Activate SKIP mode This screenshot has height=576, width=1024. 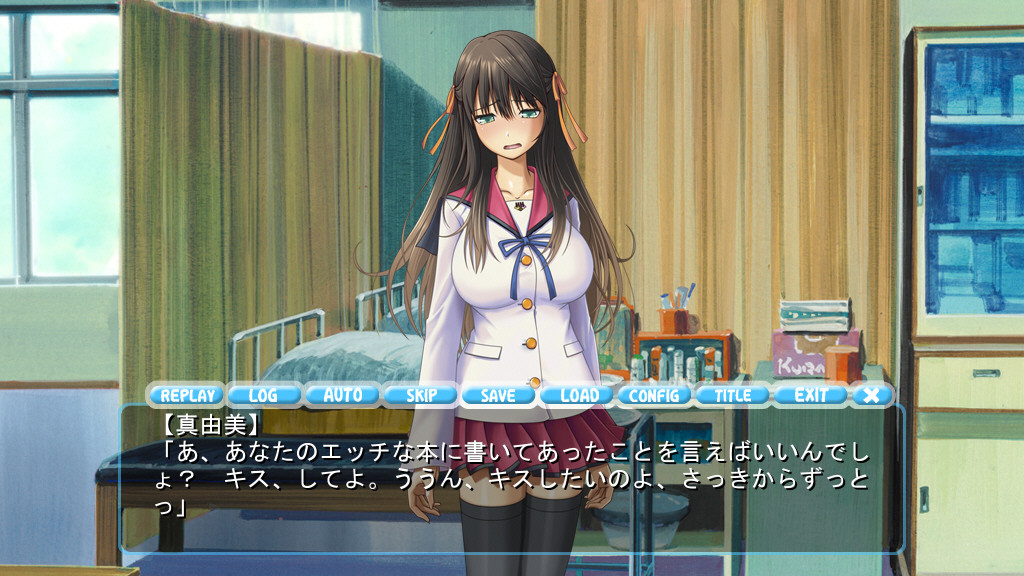tap(420, 395)
